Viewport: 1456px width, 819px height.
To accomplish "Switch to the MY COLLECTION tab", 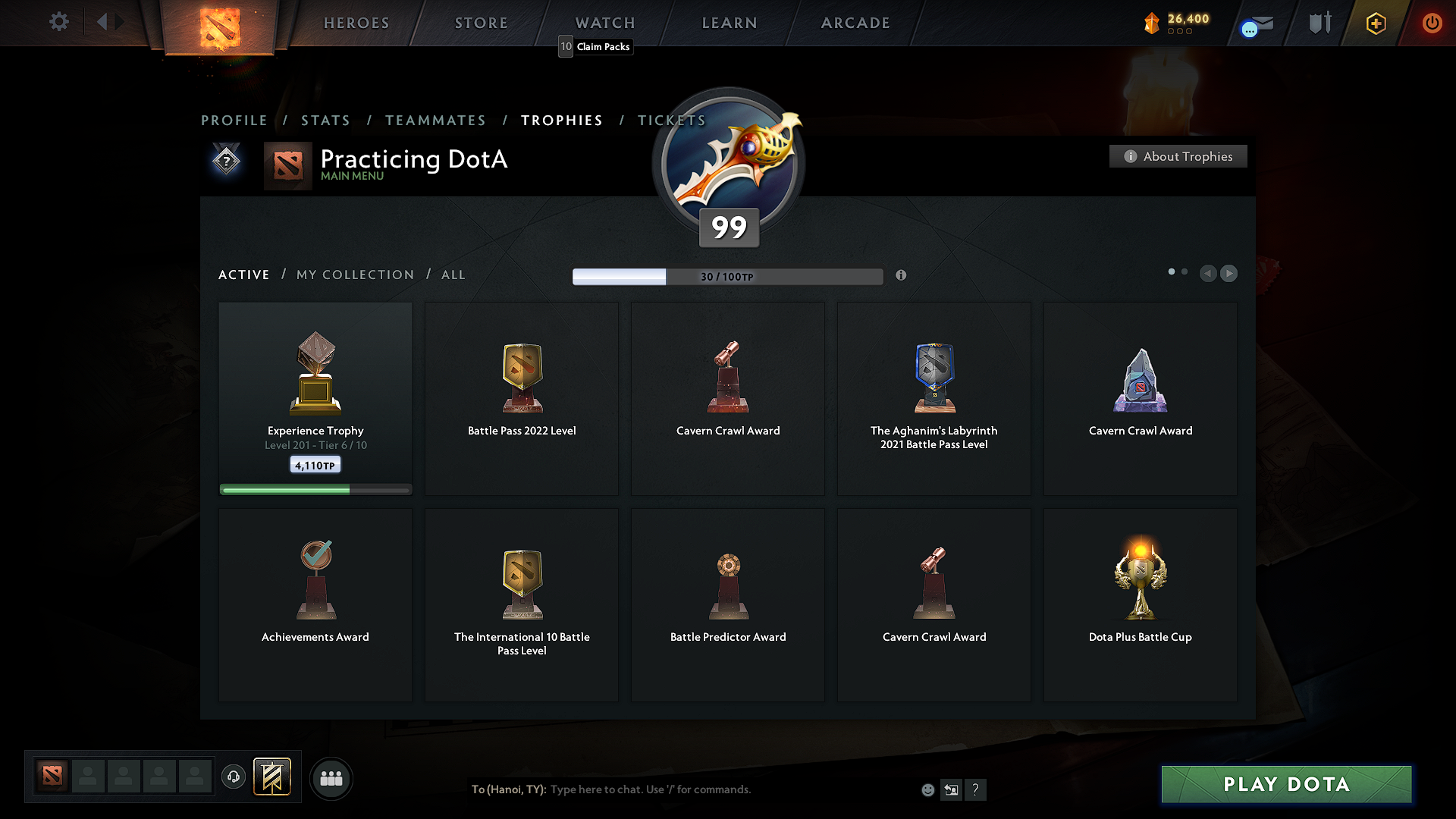I will click(x=354, y=275).
